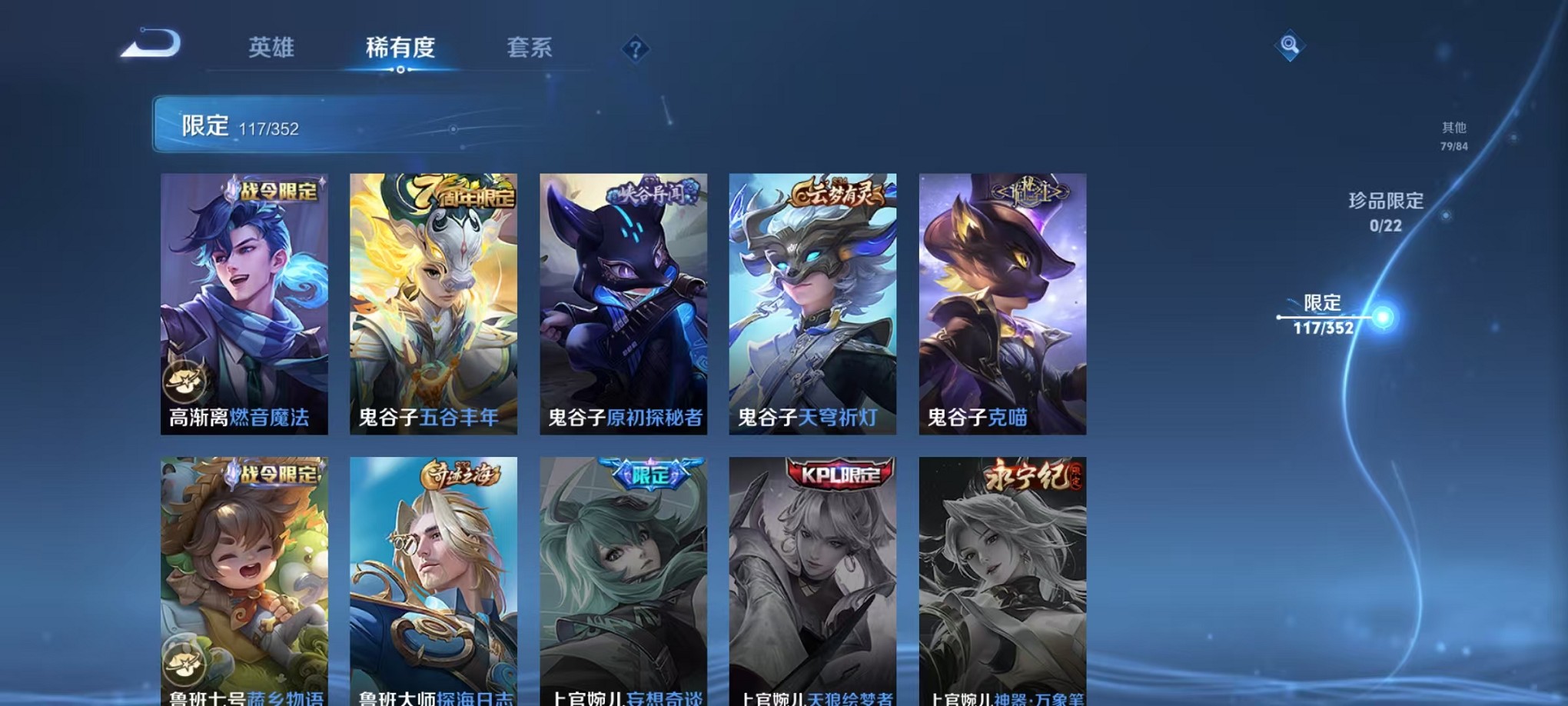Click the 云梦有灵 badge on 天穹祈灯 skin
This screenshot has width=1568, height=706.
[x=836, y=195]
